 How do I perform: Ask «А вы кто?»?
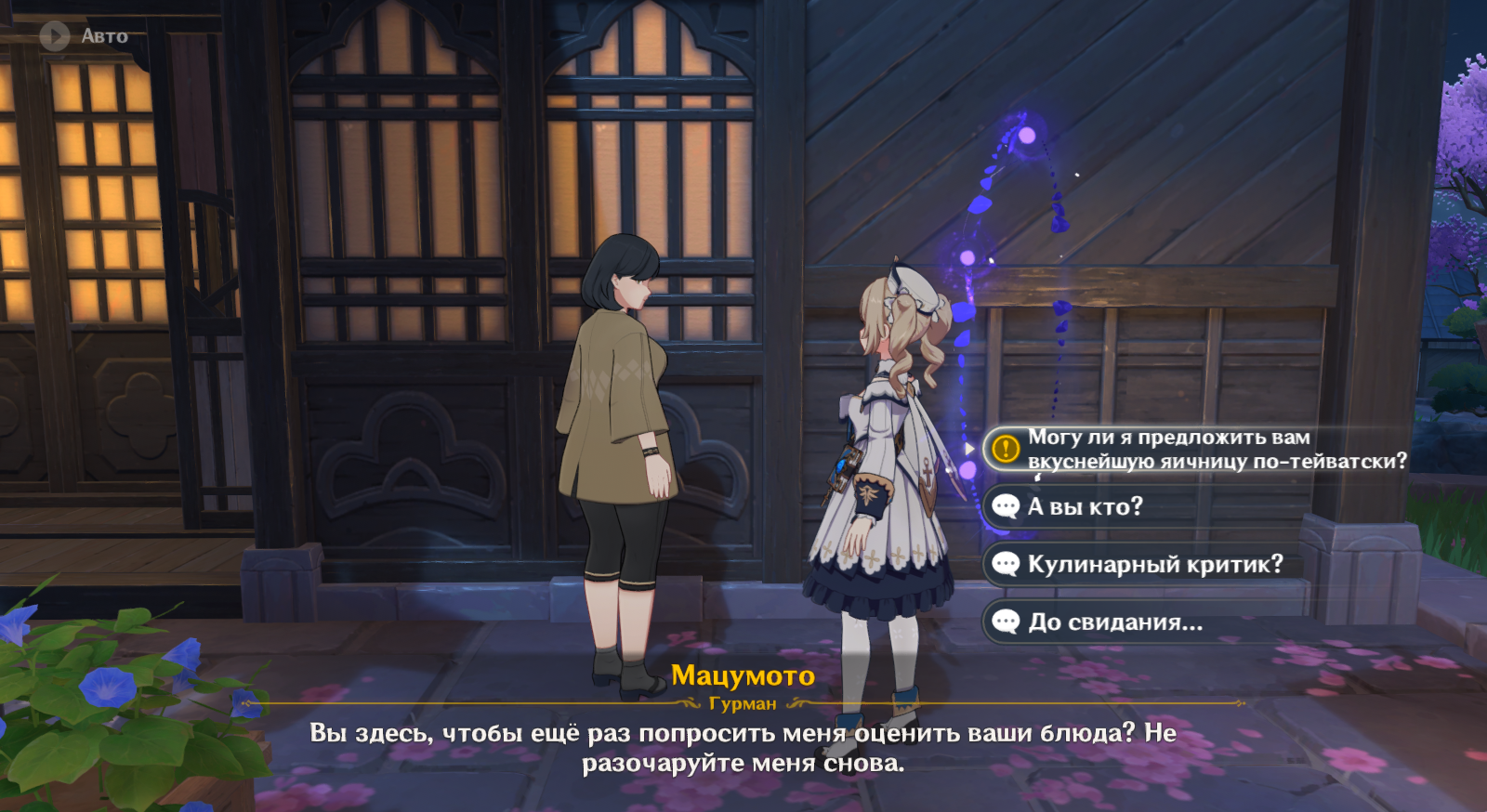pyautogui.click(x=1085, y=506)
